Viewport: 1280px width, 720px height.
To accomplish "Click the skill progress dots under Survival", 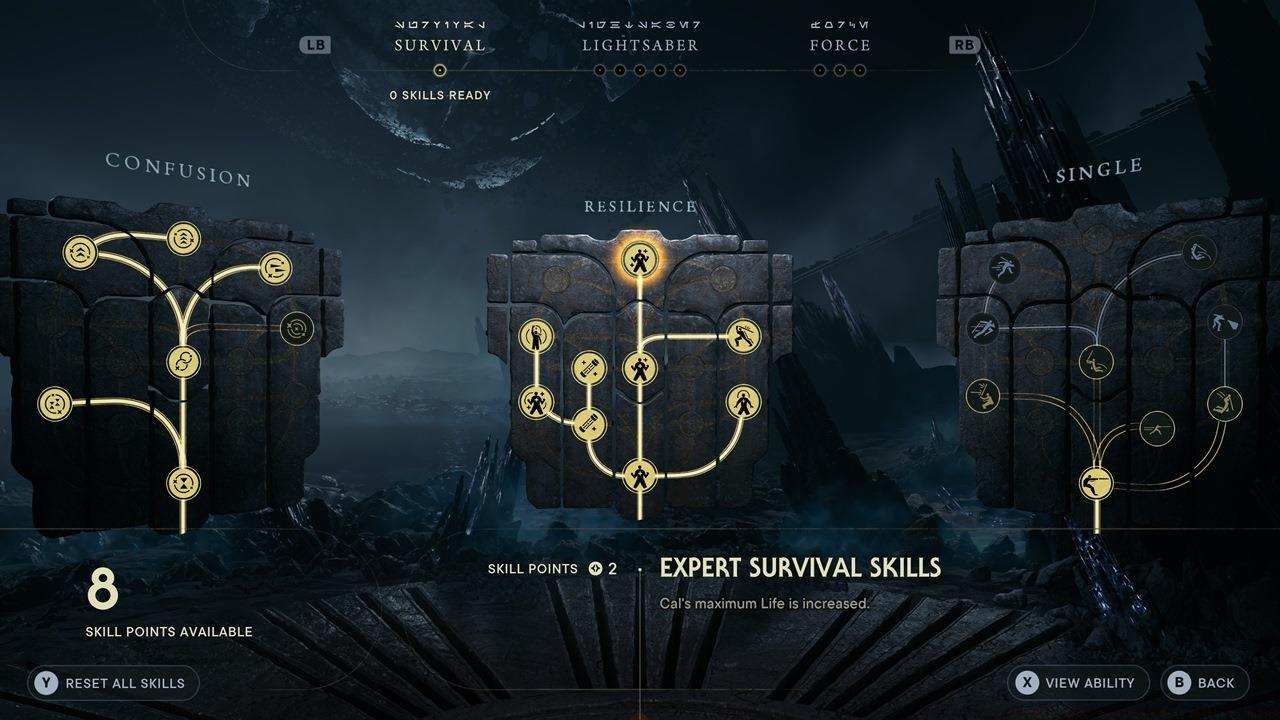I will pyautogui.click(x=441, y=70).
